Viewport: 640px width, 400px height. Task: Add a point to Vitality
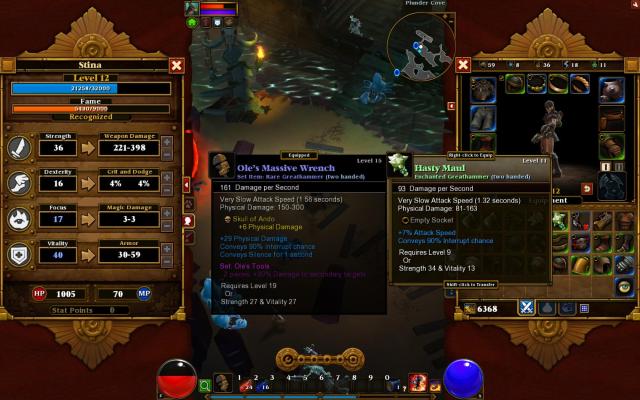tap(166, 249)
